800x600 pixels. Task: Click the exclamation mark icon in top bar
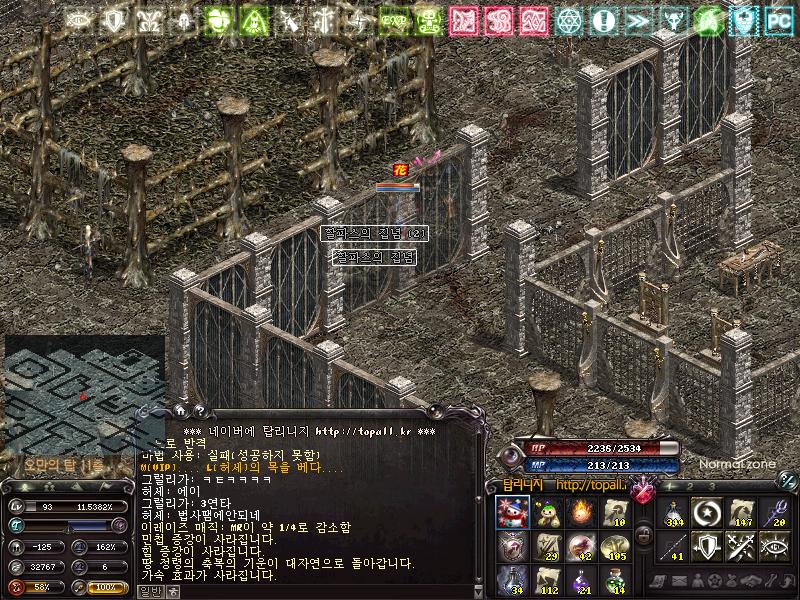coord(603,19)
